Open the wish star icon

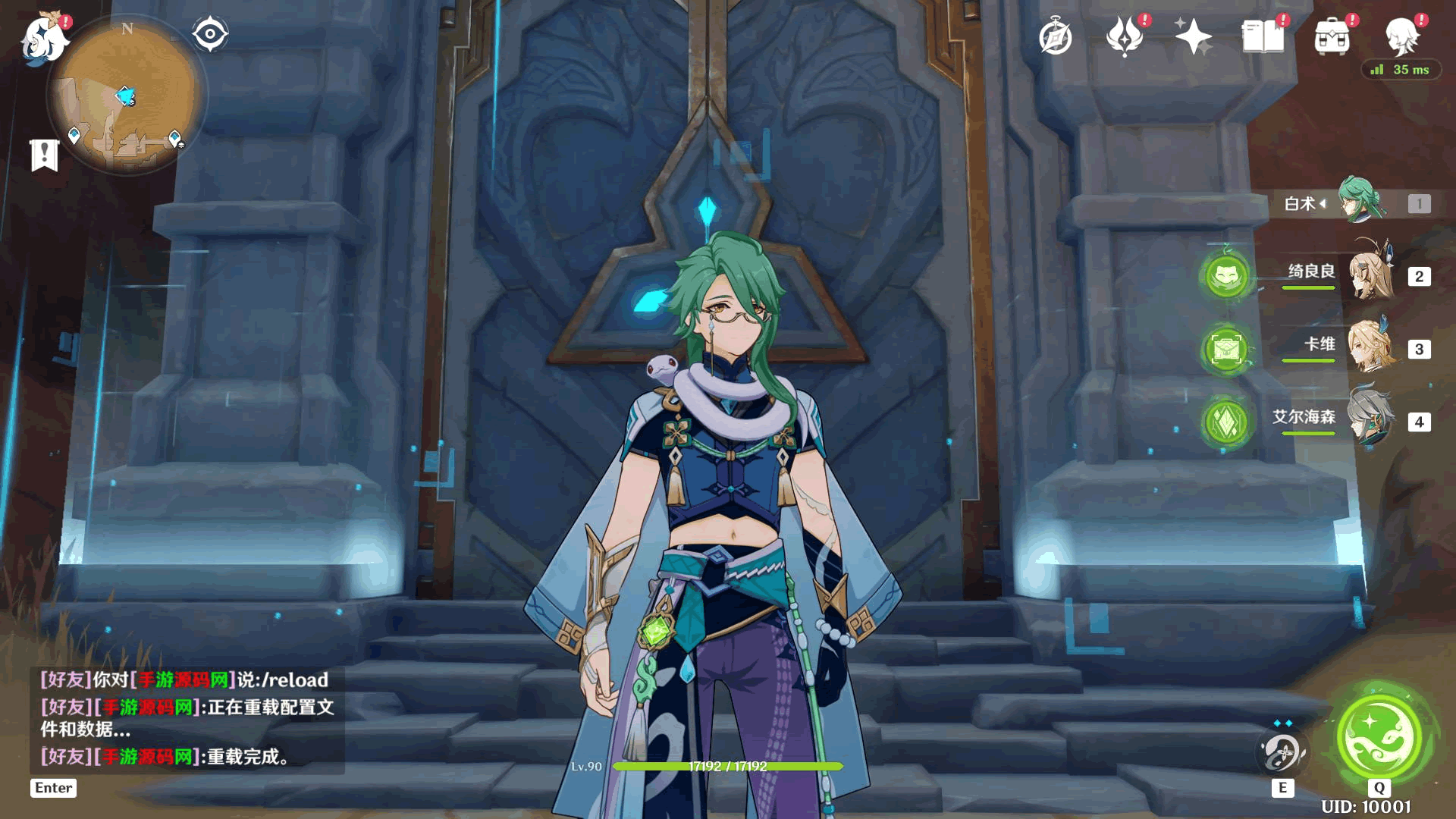pyautogui.click(x=1193, y=36)
